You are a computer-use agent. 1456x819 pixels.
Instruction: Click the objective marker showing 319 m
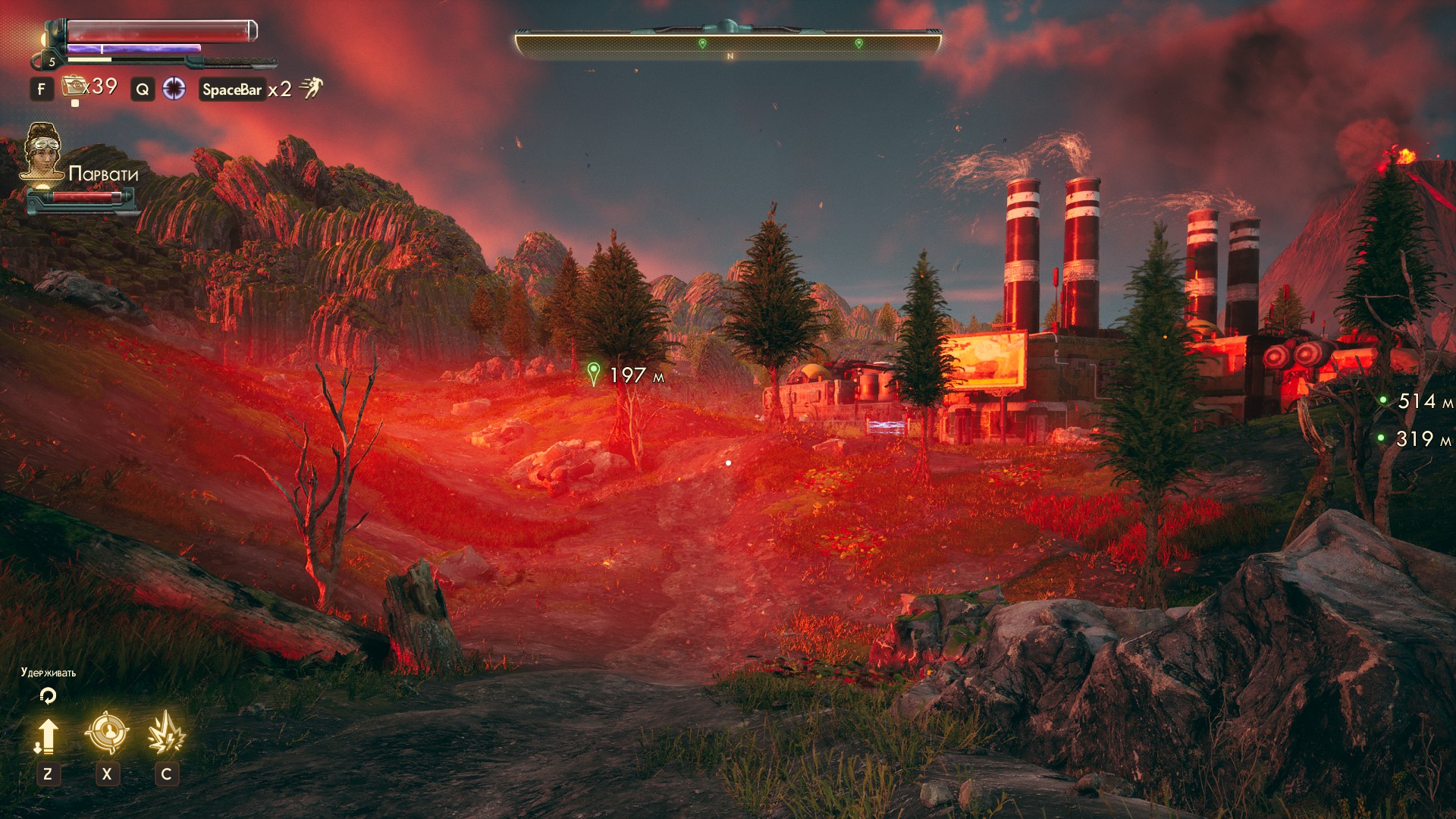point(1381,438)
